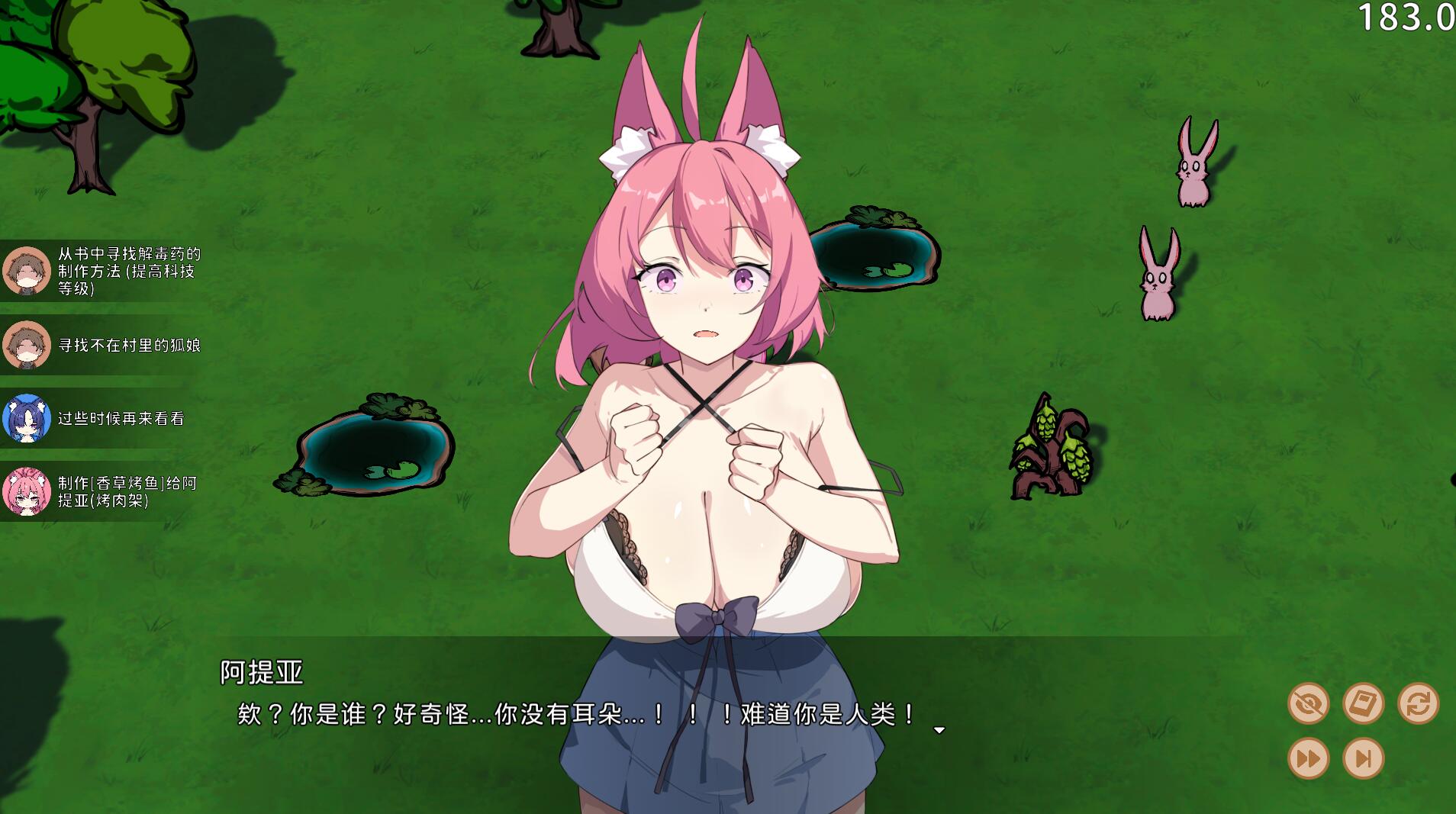The height and width of the screenshot is (814, 1456).
Task: Open the quest to find the missing fox girl
Action: coord(103,345)
